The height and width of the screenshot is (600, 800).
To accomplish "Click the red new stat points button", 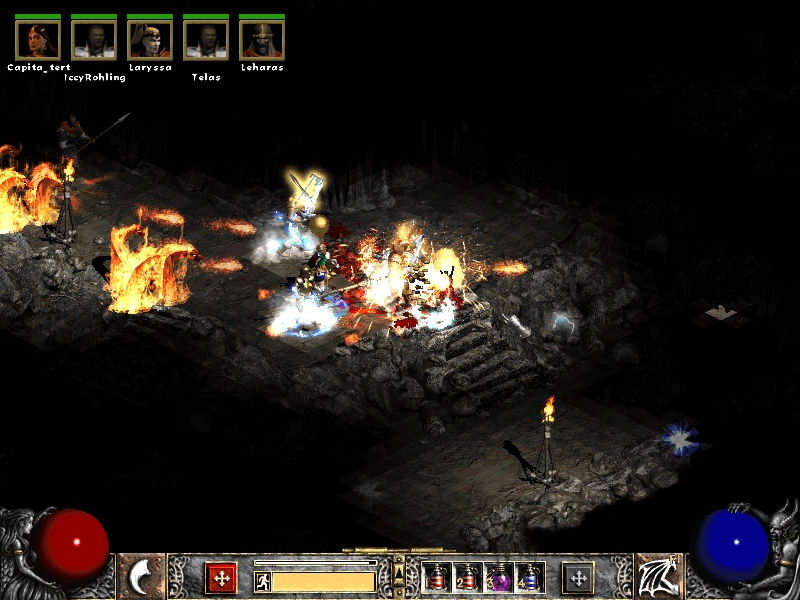I will (x=221, y=577).
